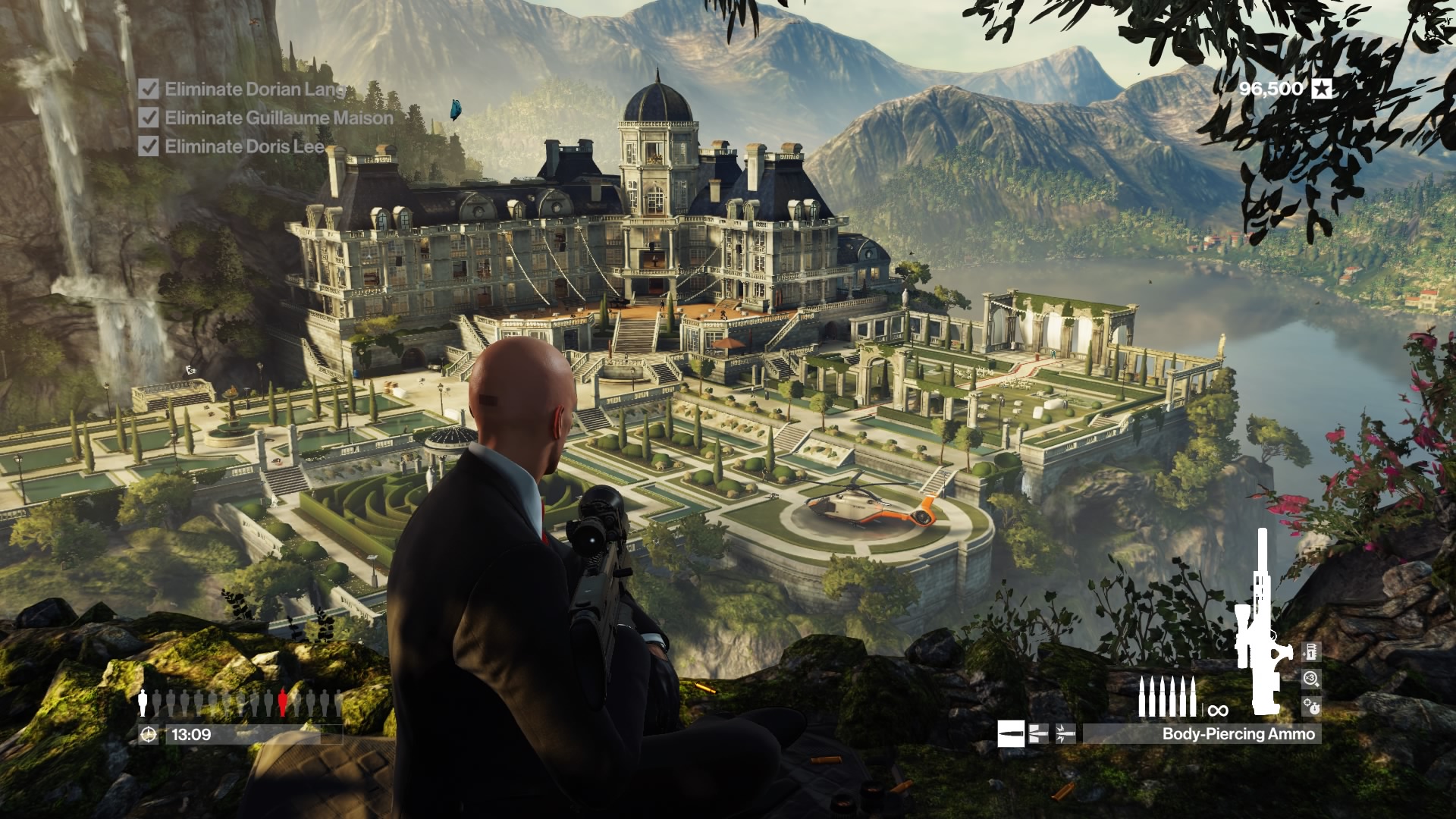Select the white highlighted target silhouette

point(143,702)
